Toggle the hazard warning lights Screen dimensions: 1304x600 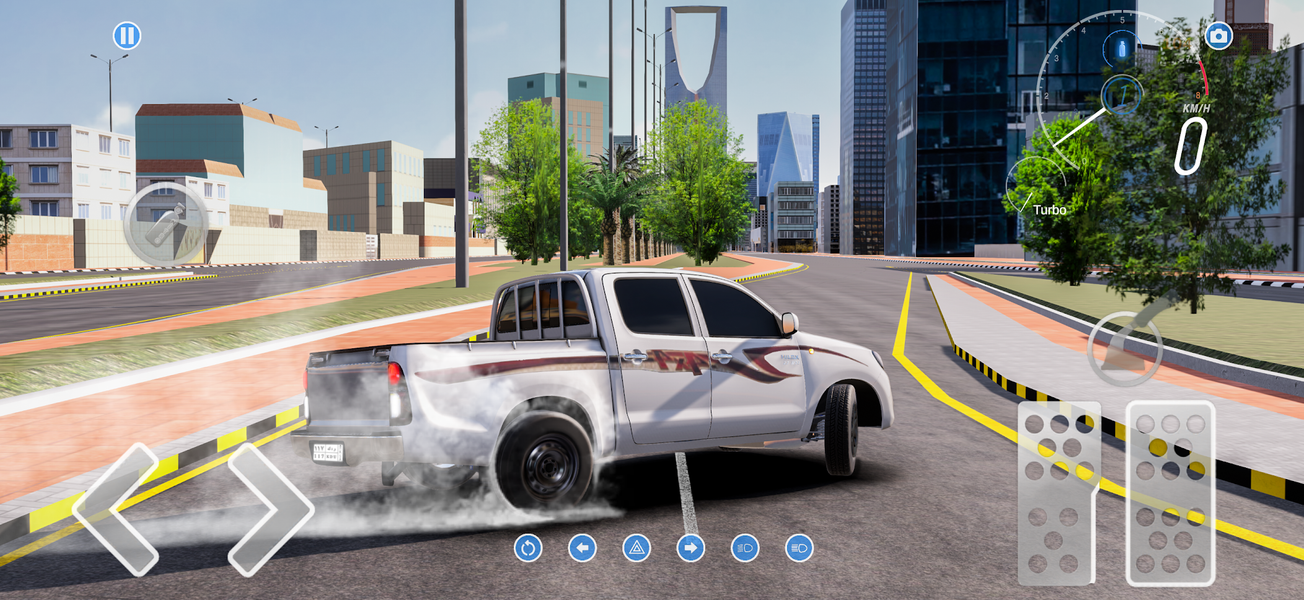[x=637, y=548]
